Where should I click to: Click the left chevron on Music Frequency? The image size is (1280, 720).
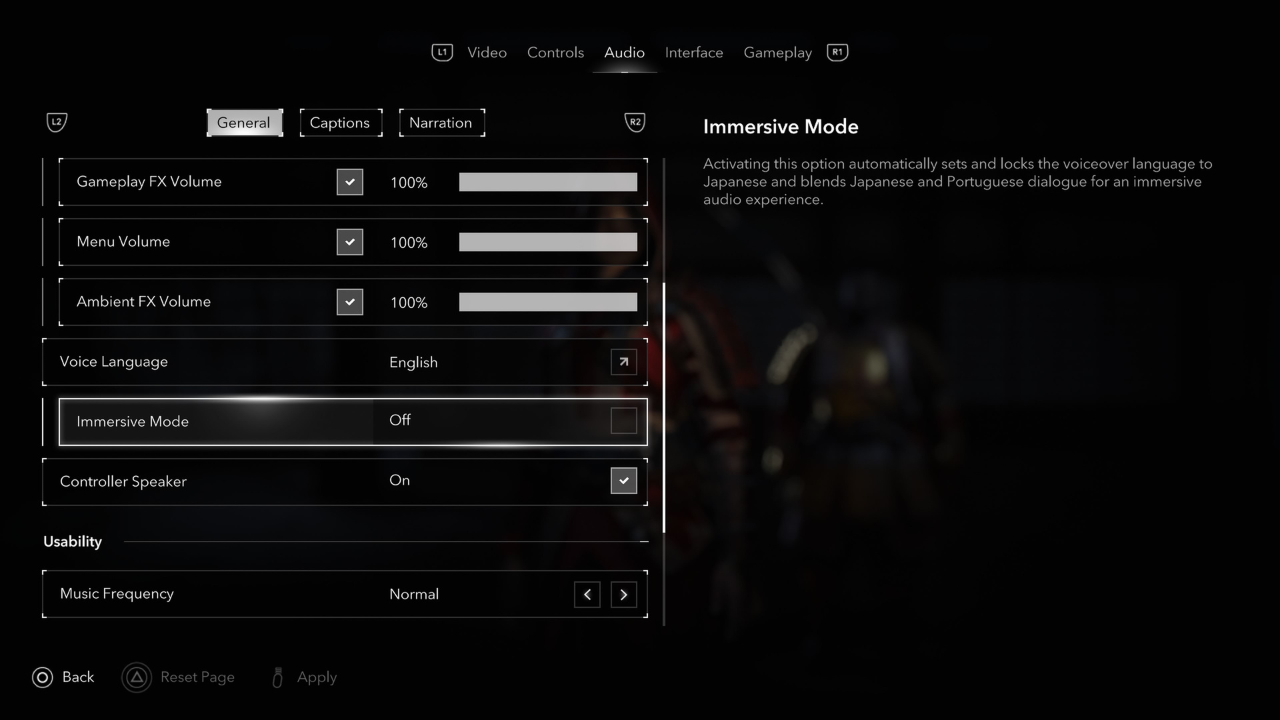point(587,594)
